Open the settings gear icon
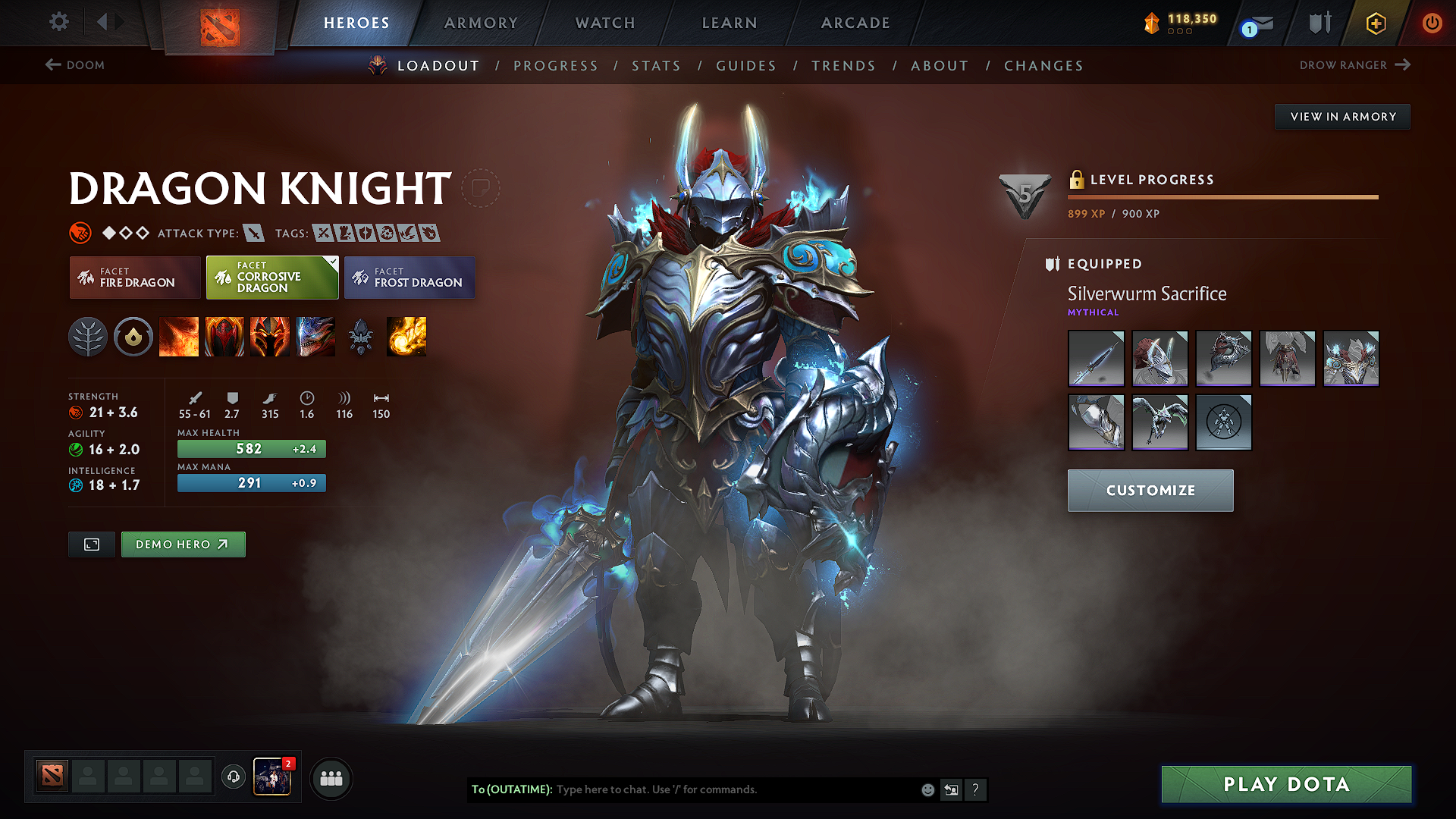This screenshot has width=1456, height=819. click(x=58, y=22)
